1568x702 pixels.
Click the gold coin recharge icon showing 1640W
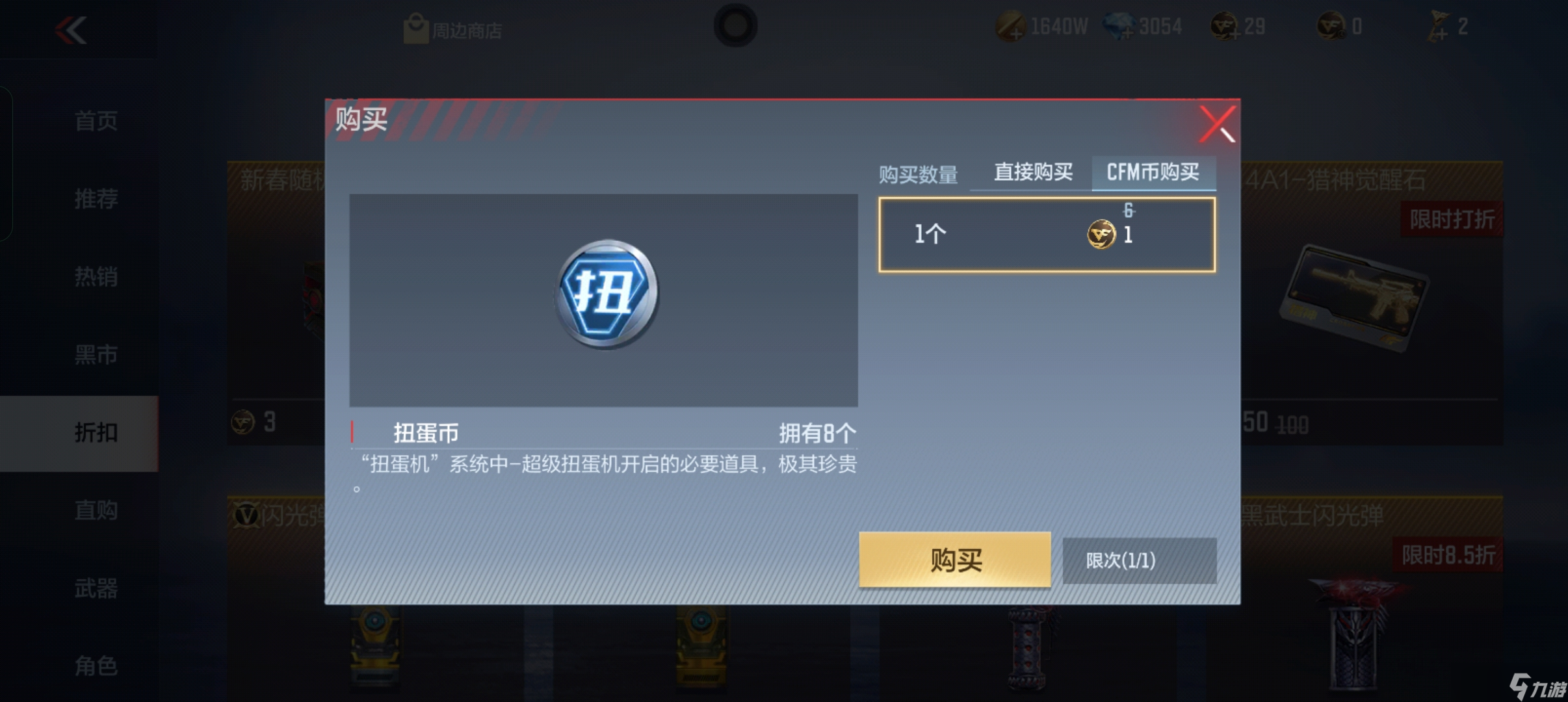click(x=1012, y=26)
